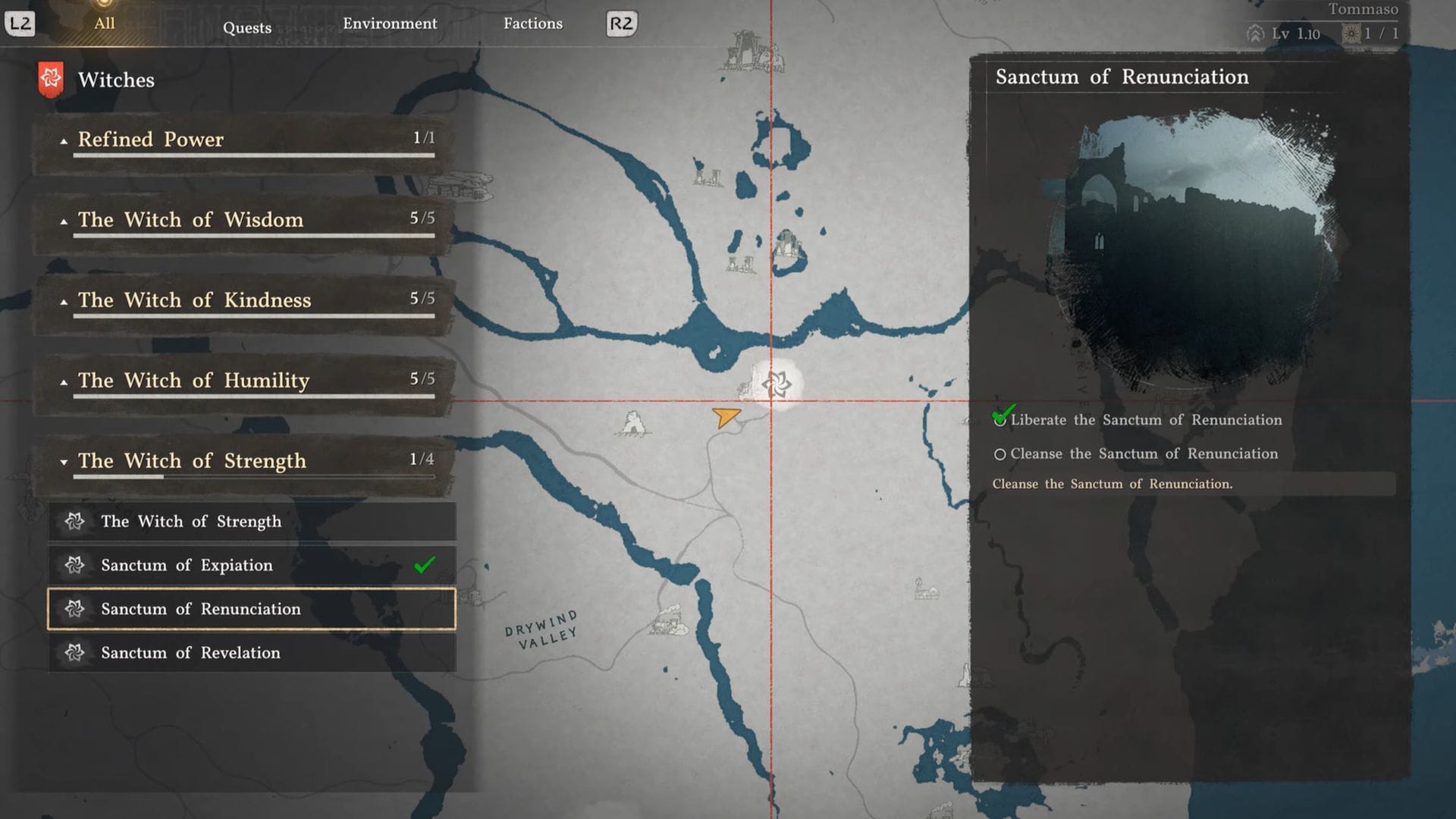Click the orange player arrow on the map

coord(726,417)
